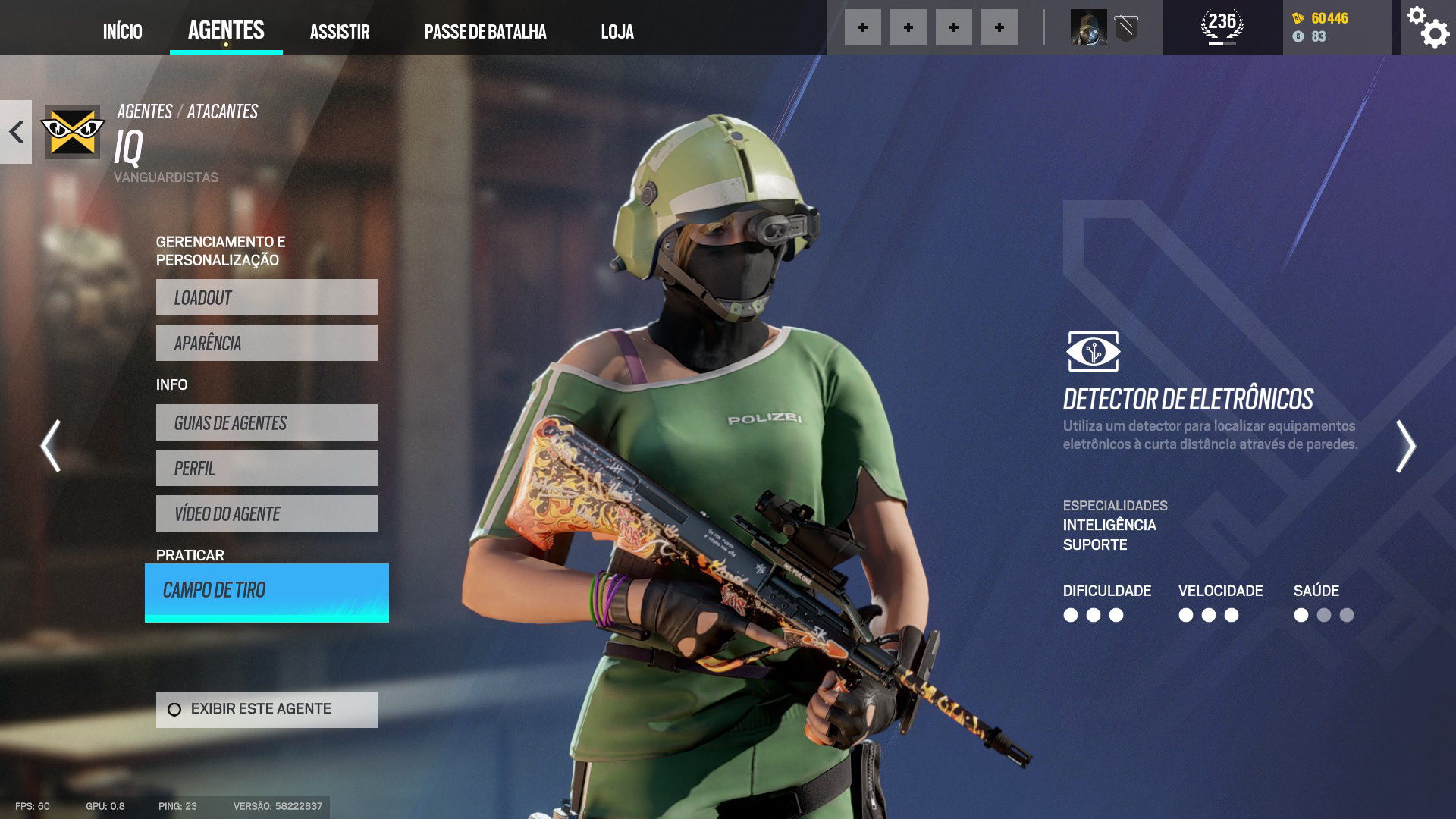Open the gear settings icon
Screen dimensions: 1456x819
(1427, 27)
